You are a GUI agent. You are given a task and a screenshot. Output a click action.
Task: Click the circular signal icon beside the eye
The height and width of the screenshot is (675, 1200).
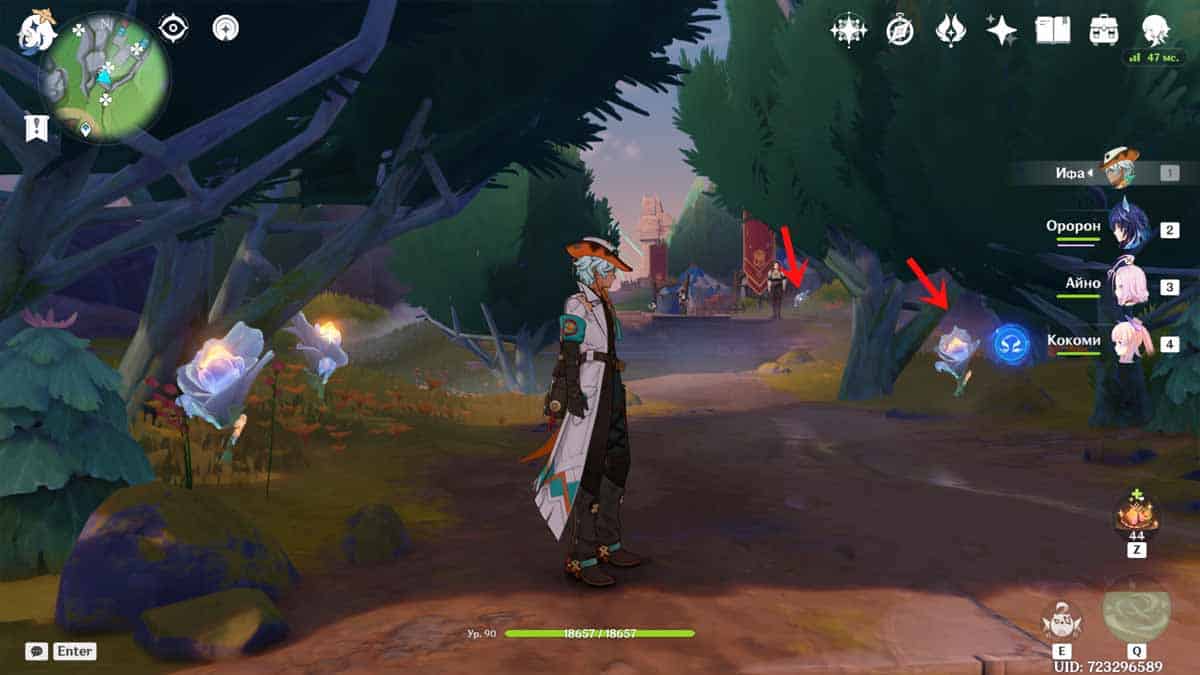coord(226,29)
